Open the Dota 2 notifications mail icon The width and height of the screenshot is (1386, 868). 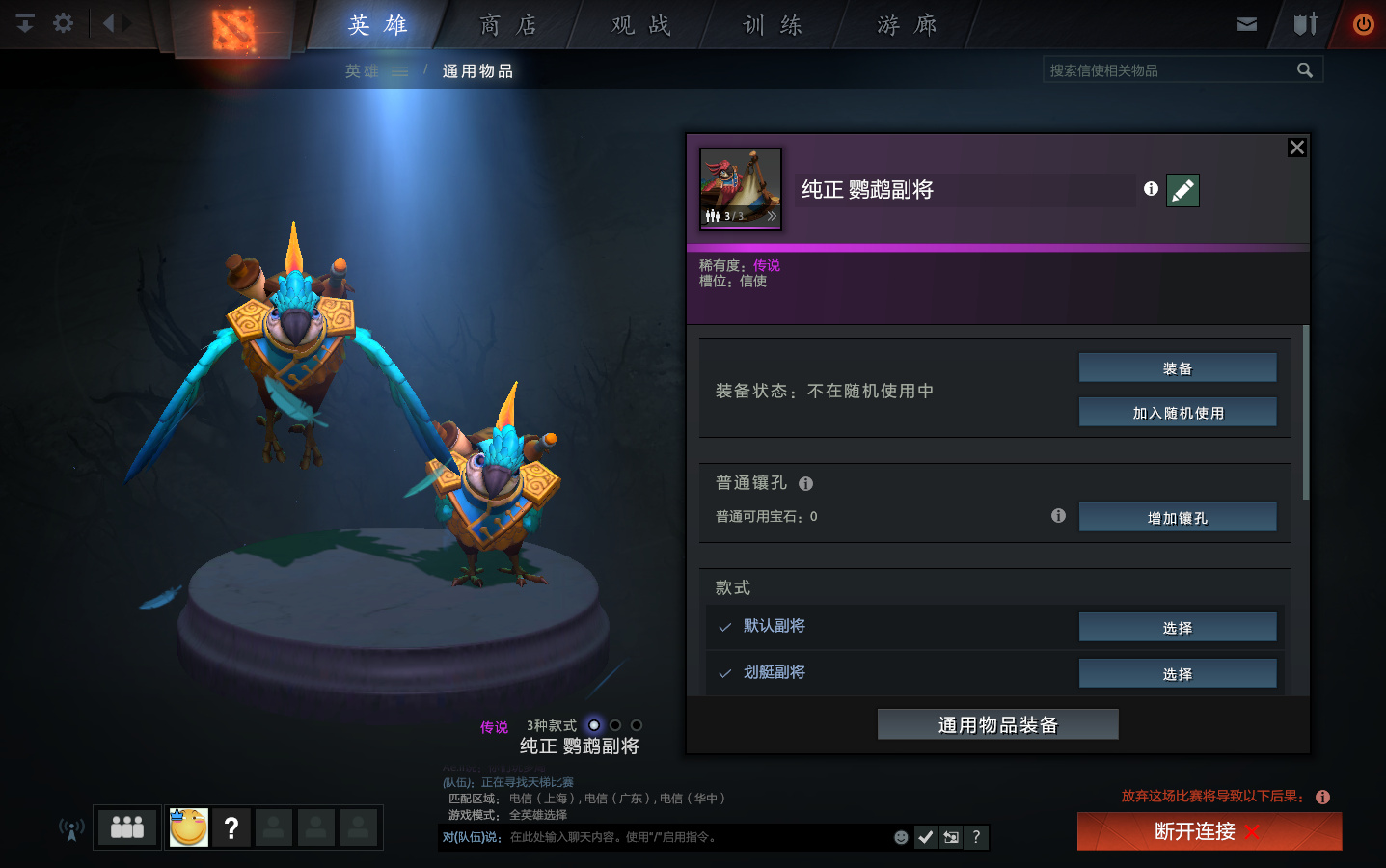coord(1246,24)
